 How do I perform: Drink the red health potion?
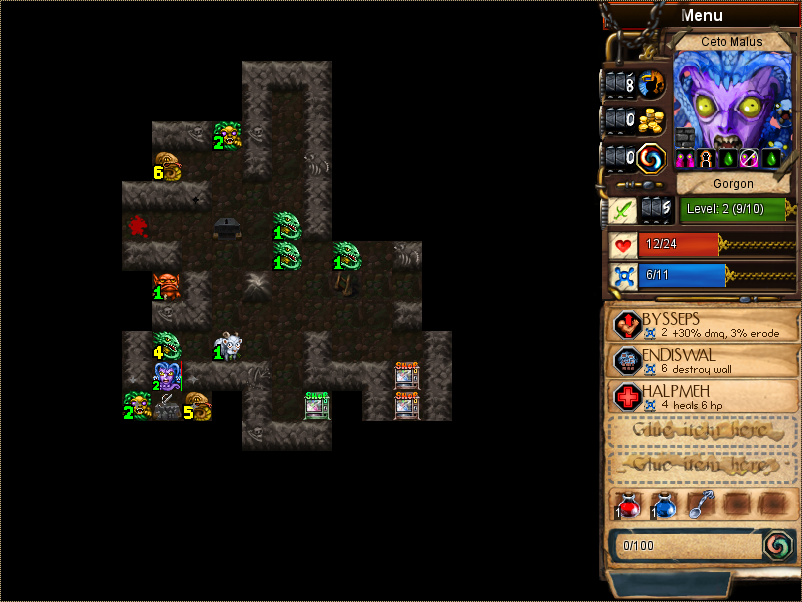[x=629, y=506]
